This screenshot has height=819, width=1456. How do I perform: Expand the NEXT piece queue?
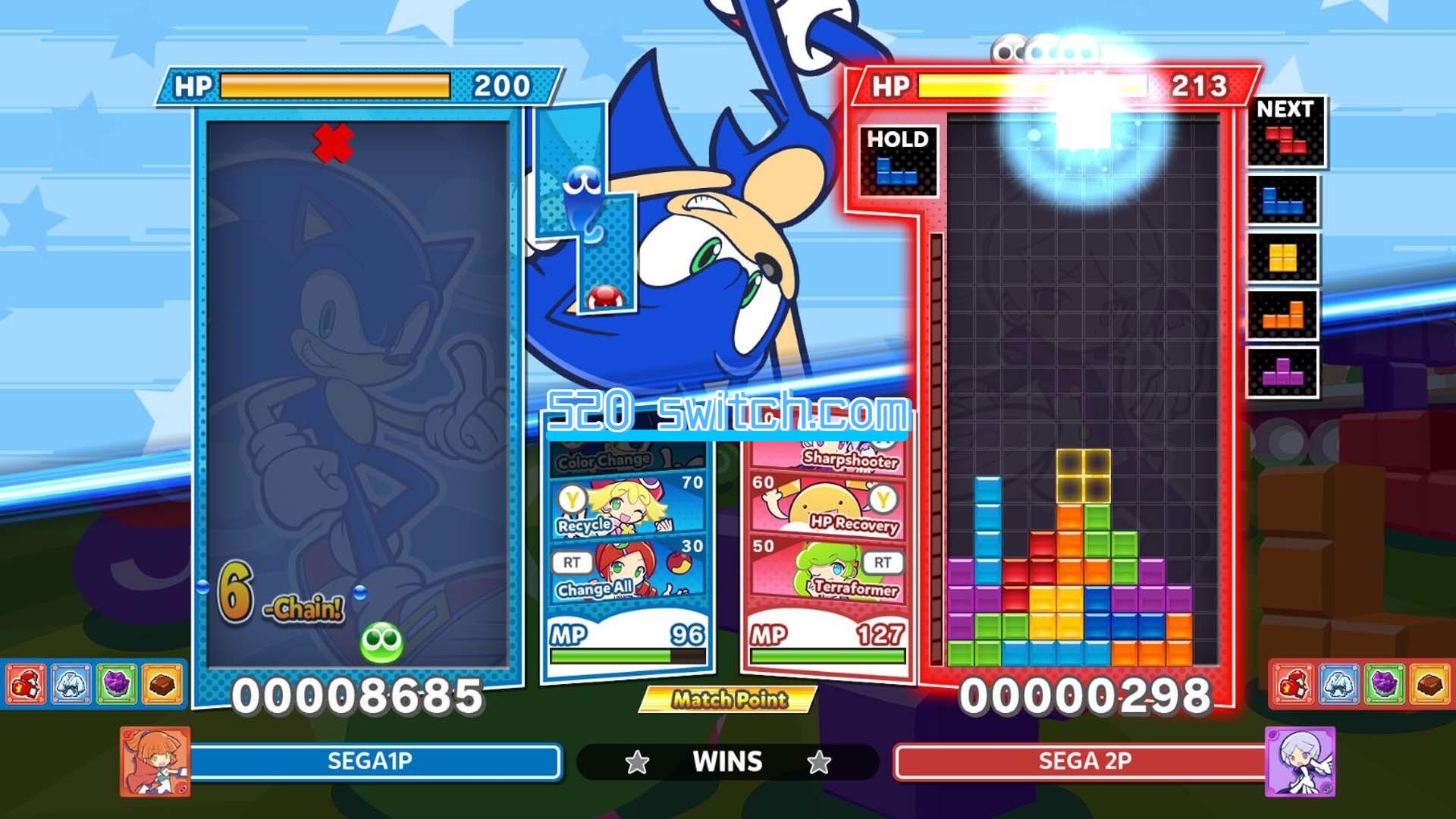(1287, 109)
